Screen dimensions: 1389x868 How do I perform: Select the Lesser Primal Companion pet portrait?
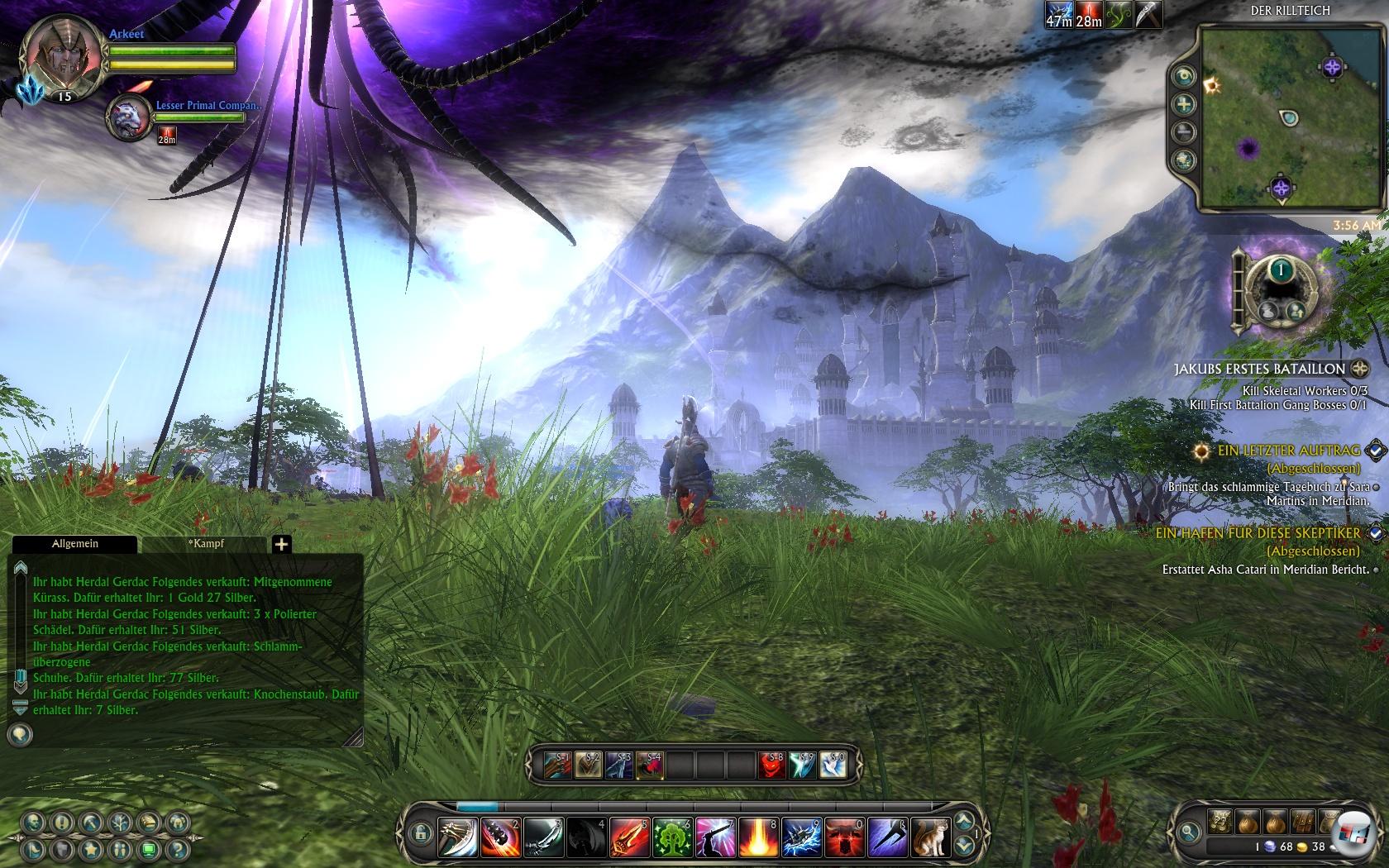(x=130, y=117)
